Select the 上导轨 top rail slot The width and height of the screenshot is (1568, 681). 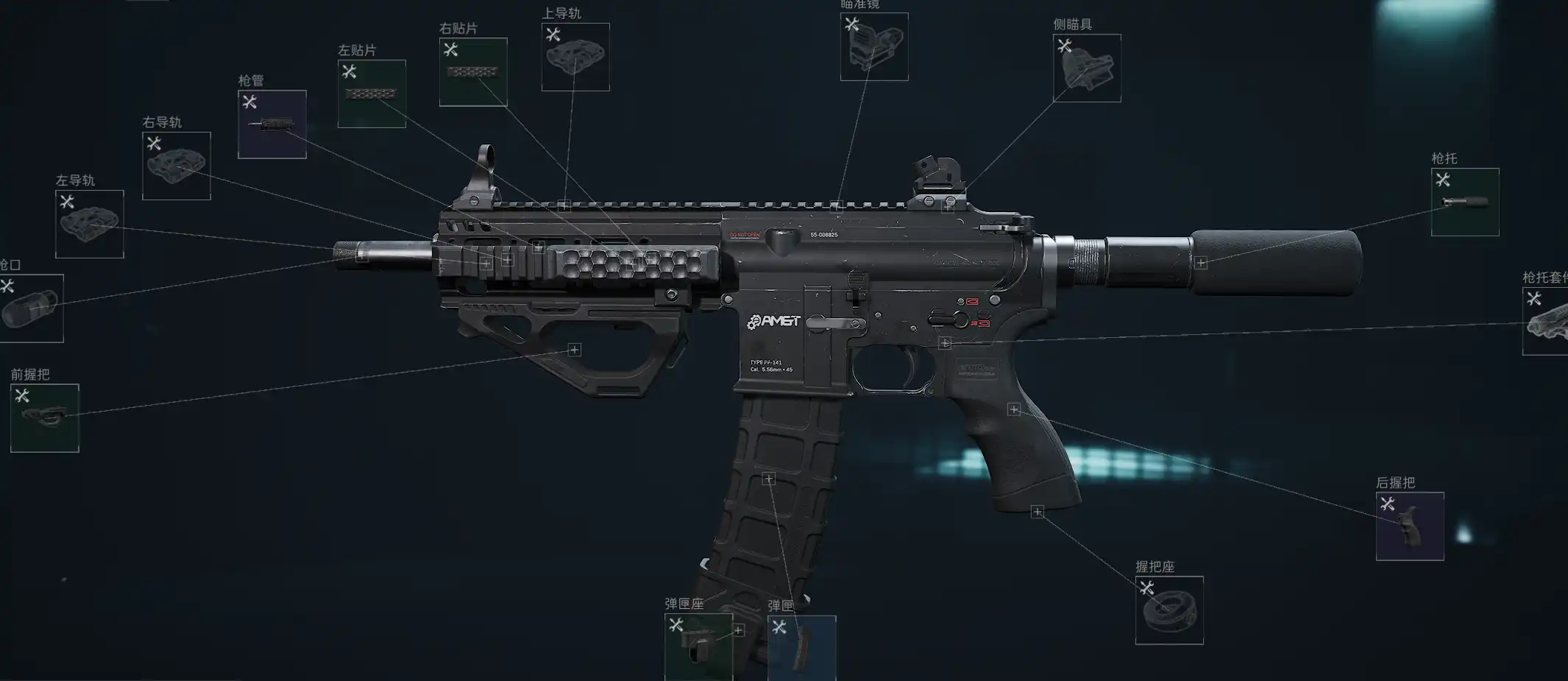point(575,57)
